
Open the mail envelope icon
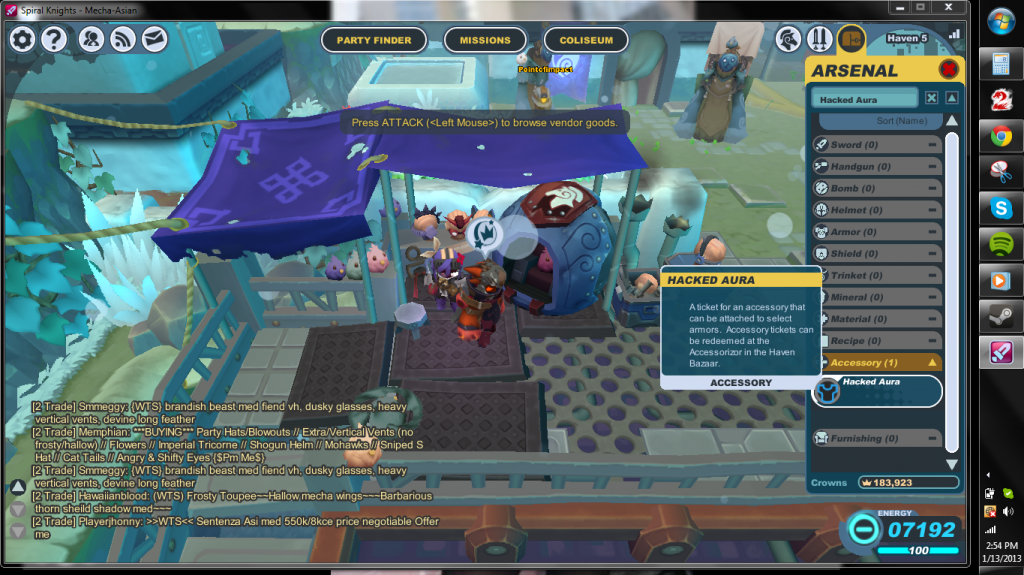[154, 39]
